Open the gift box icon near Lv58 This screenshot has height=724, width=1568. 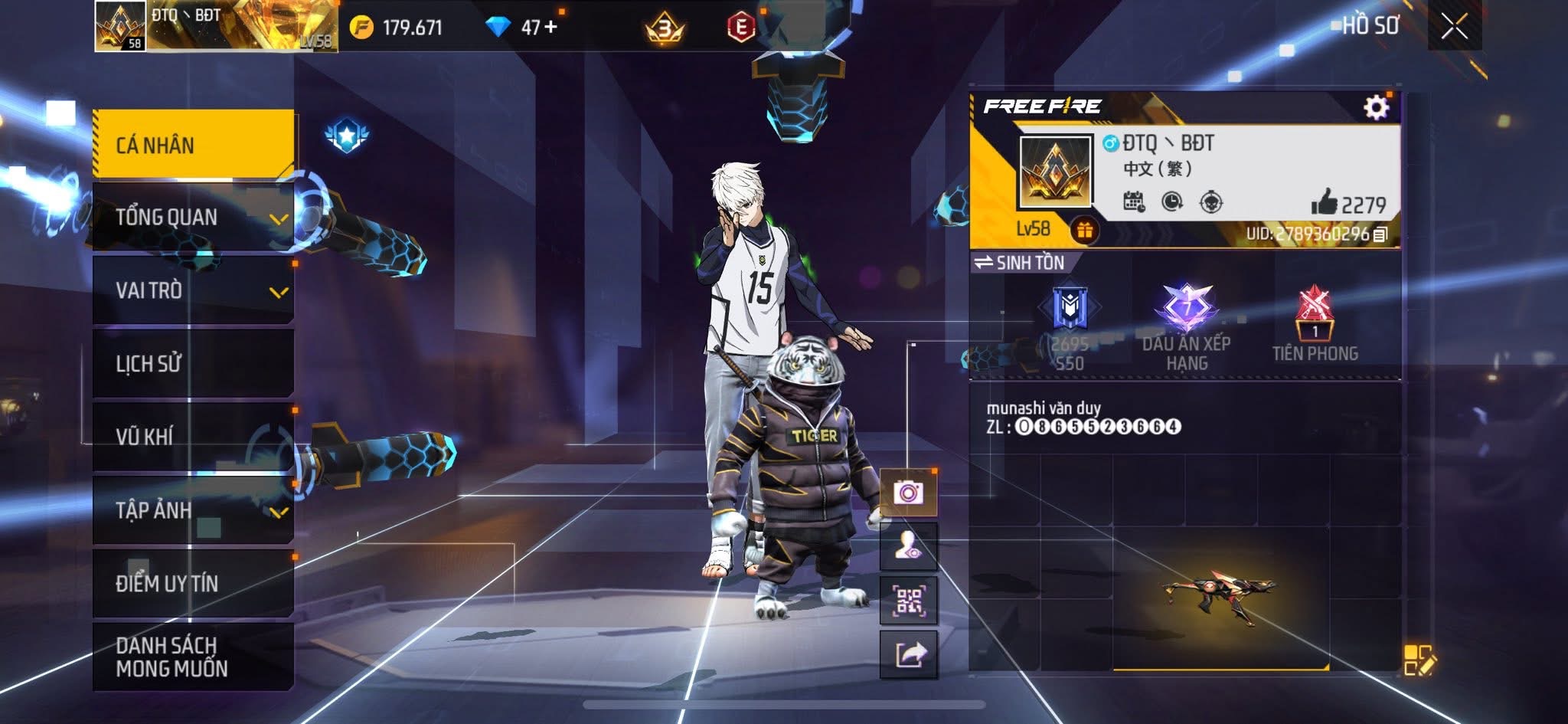[1083, 229]
